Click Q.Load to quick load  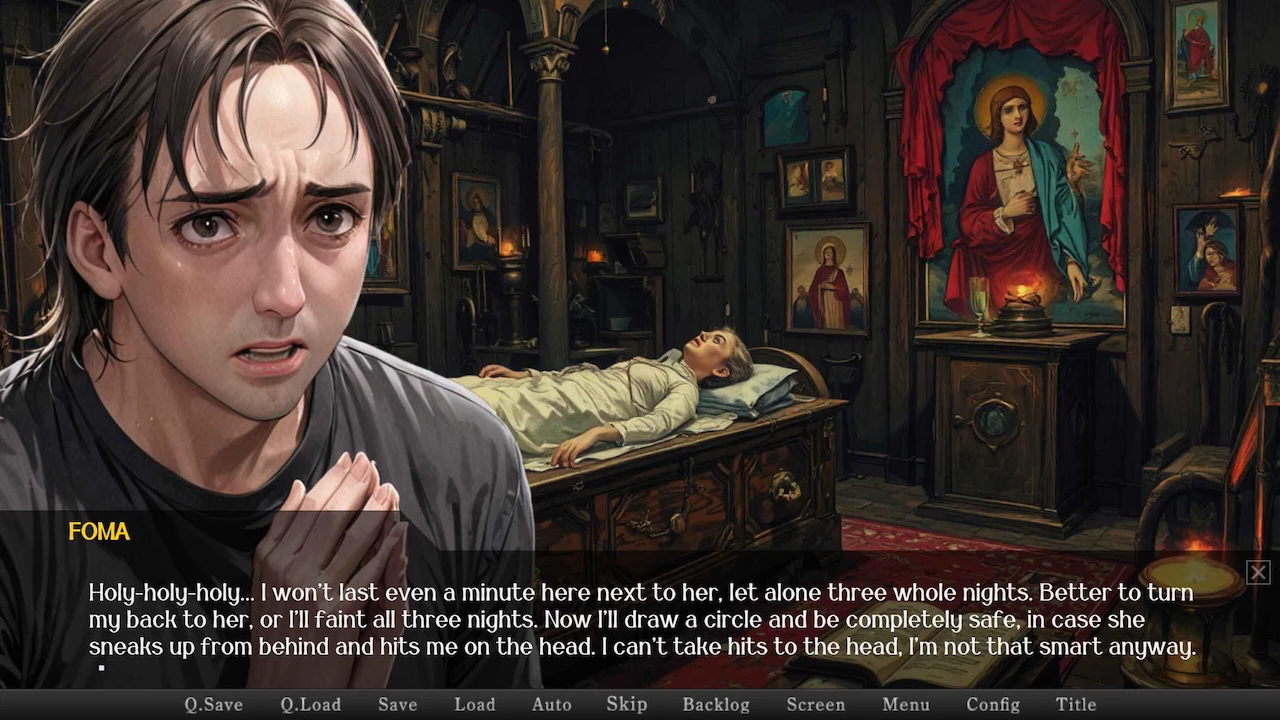310,704
